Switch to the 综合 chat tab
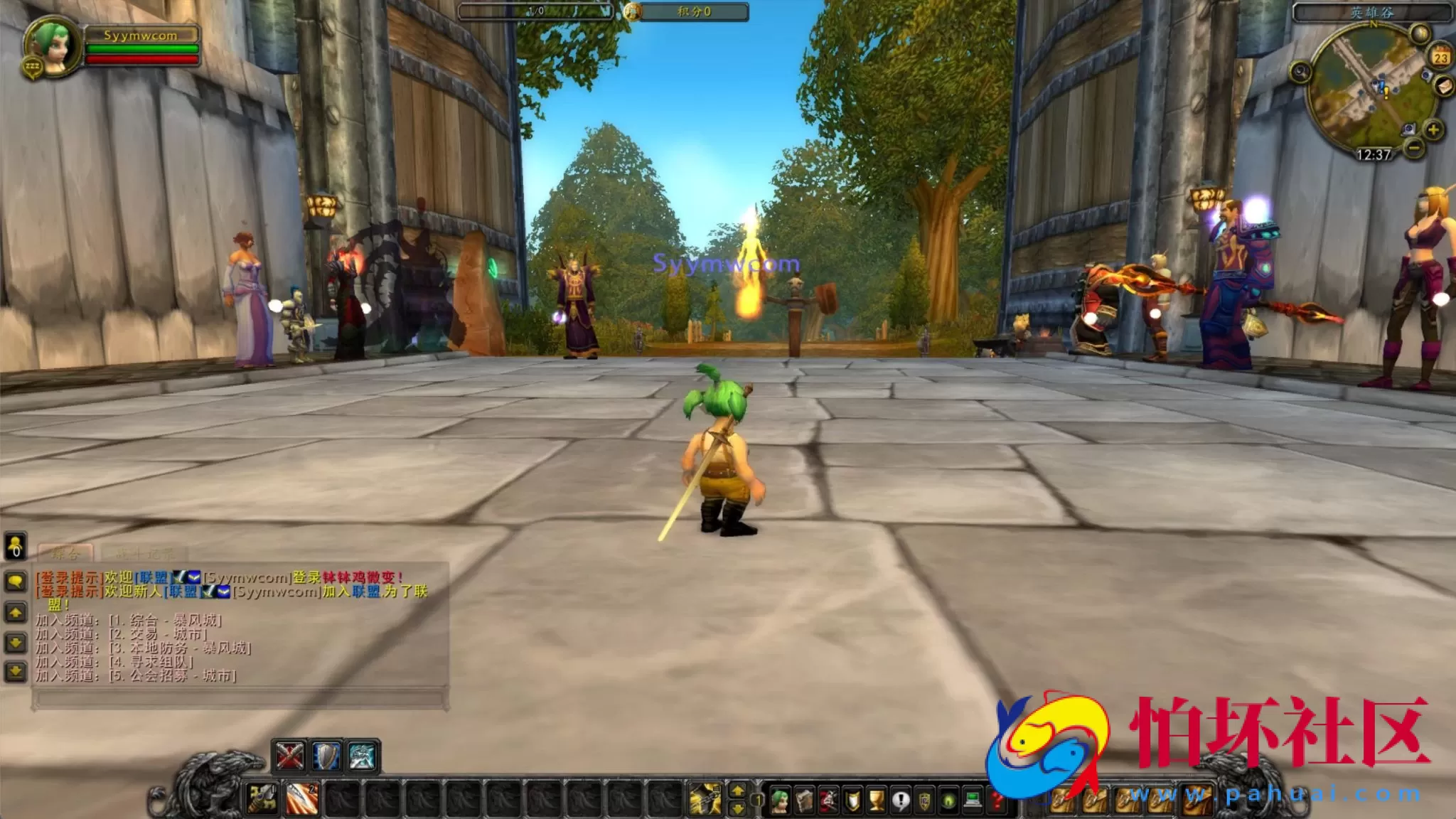This screenshot has height=819, width=1456. pyautogui.click(x=66, y=553)
